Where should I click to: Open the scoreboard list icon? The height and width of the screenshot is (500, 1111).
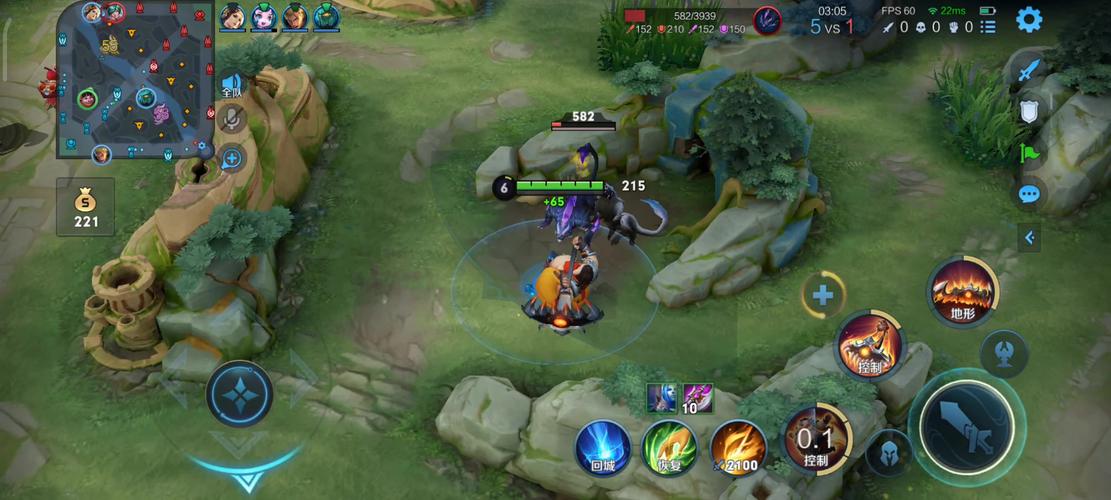pos(990,28)
